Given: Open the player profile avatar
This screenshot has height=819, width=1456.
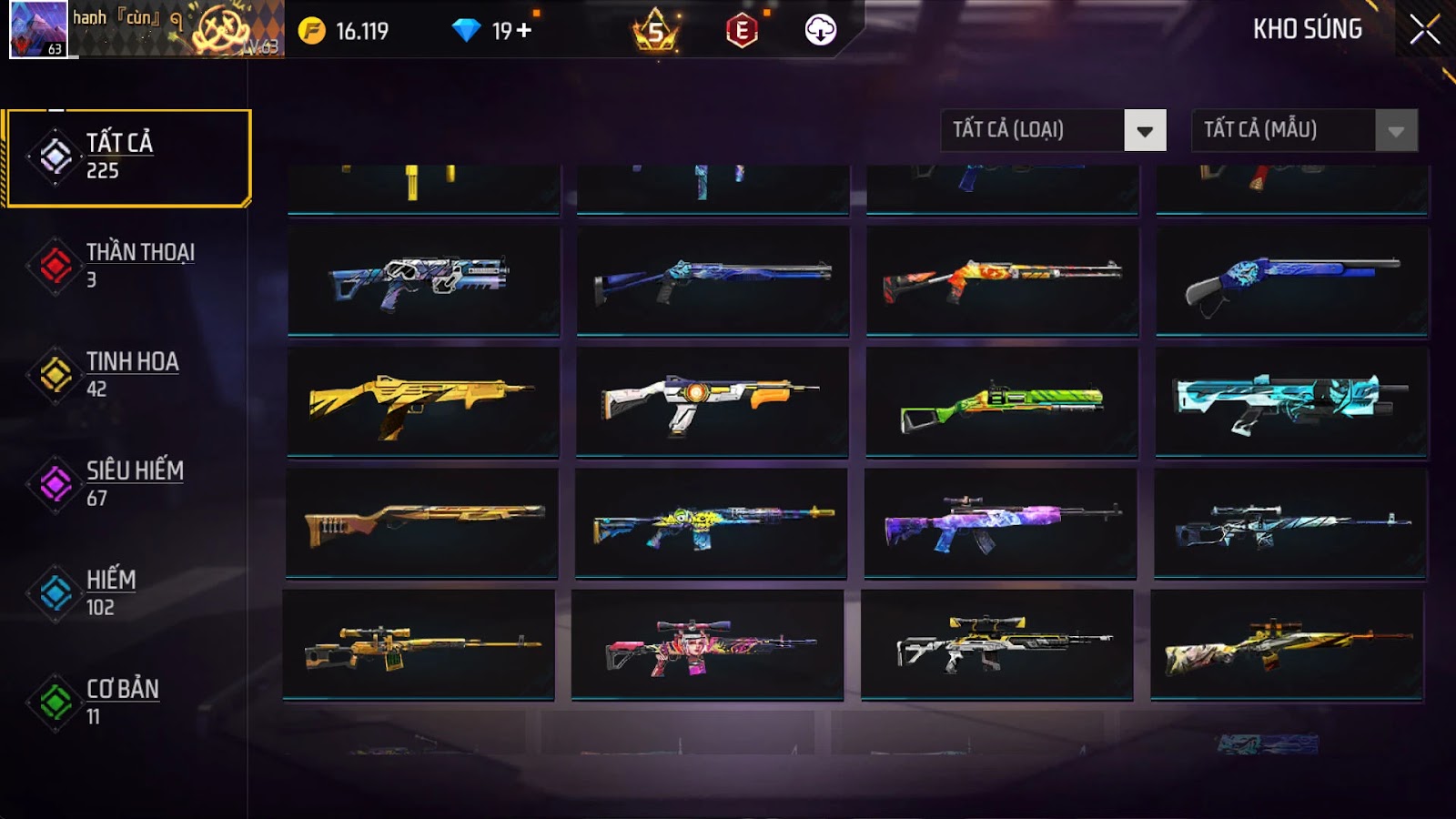Looking at the screenshot, I should (37, 29).
